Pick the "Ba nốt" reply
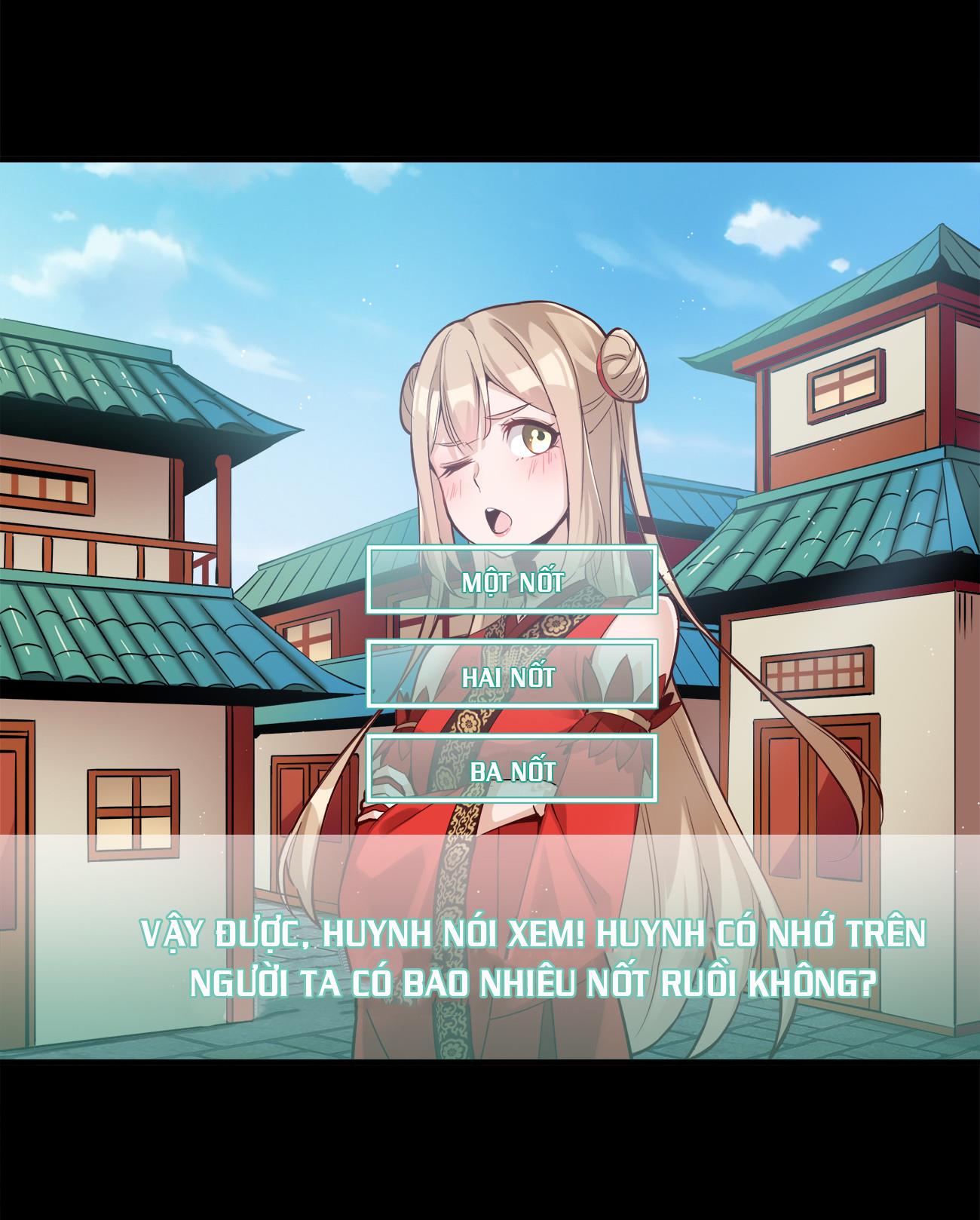 point(512,770)
